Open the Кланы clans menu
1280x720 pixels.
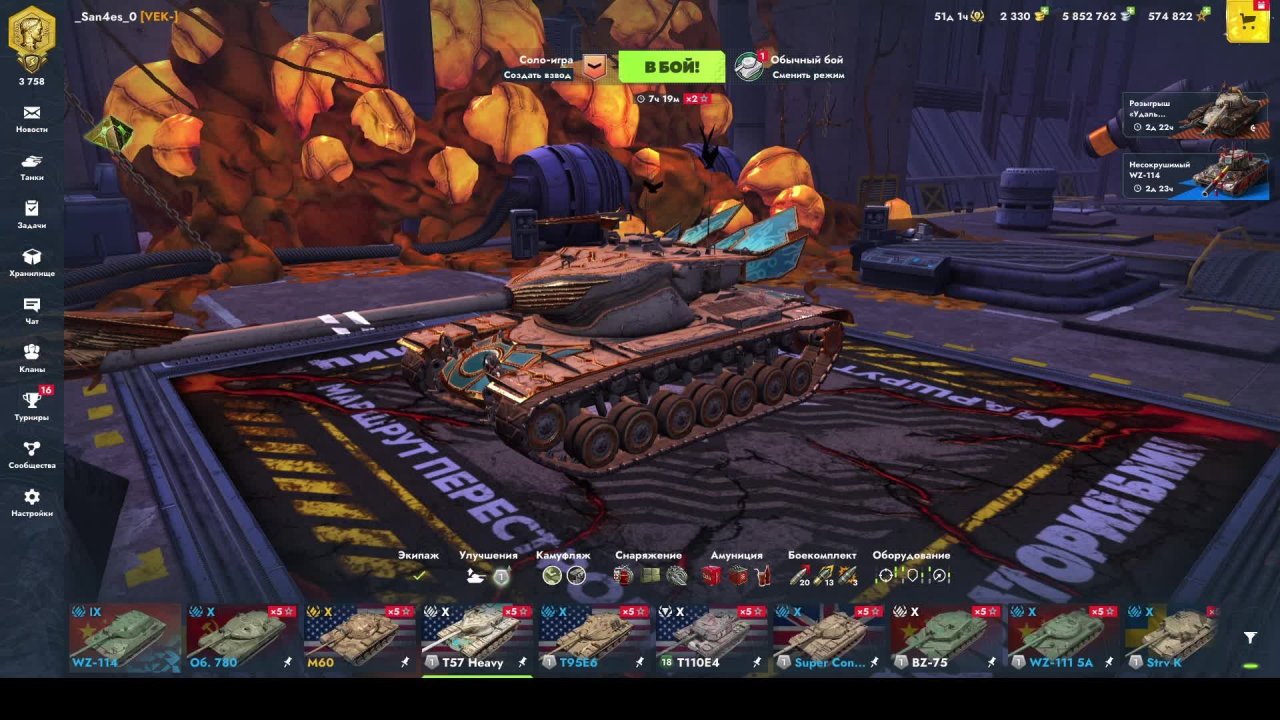tap(32, 357)
